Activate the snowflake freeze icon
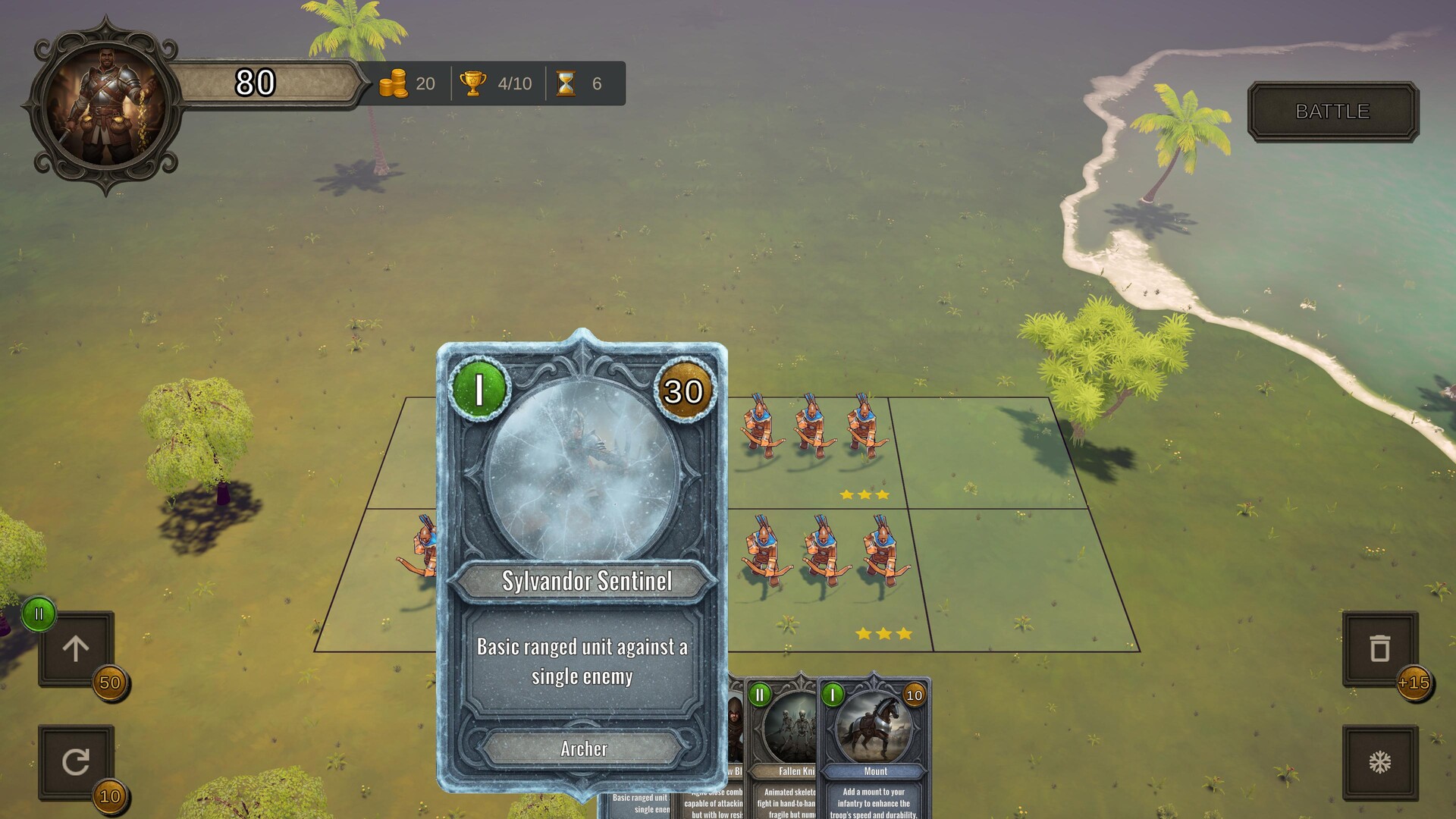The height and width of the screenshot is (819, 1456). tap(1379, 762)
